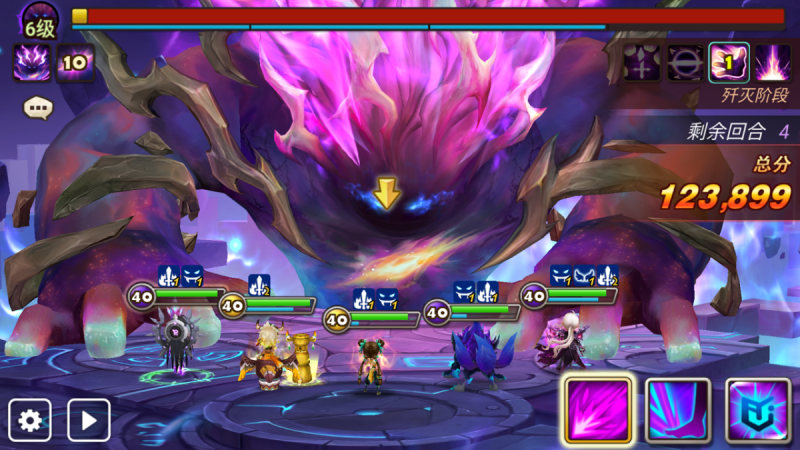Screen dimensions: 800x450
Task: Inspect the cross-shaped boss phase skill
Action: pos(641,63)
